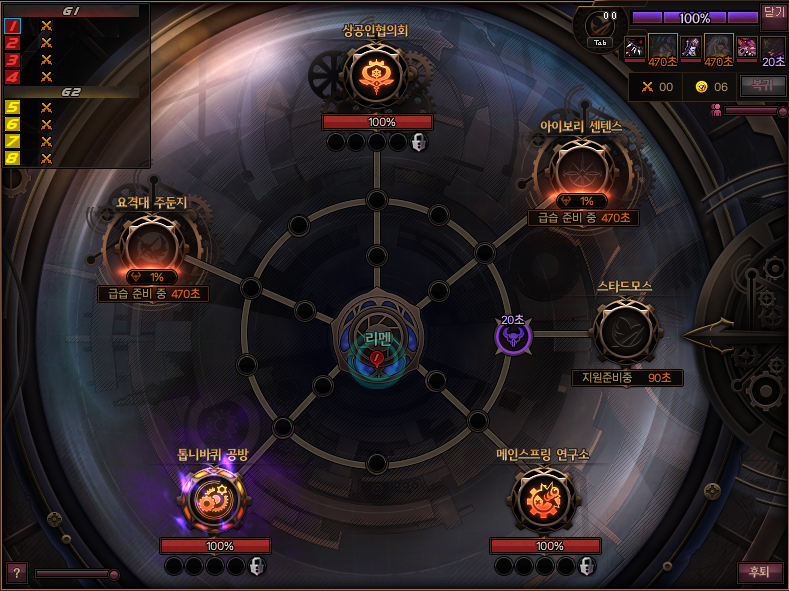Screen dimensions: 789x591
Task: Click the Tab emblem icon
Action: pyautogui.click(x=602, y=27)
